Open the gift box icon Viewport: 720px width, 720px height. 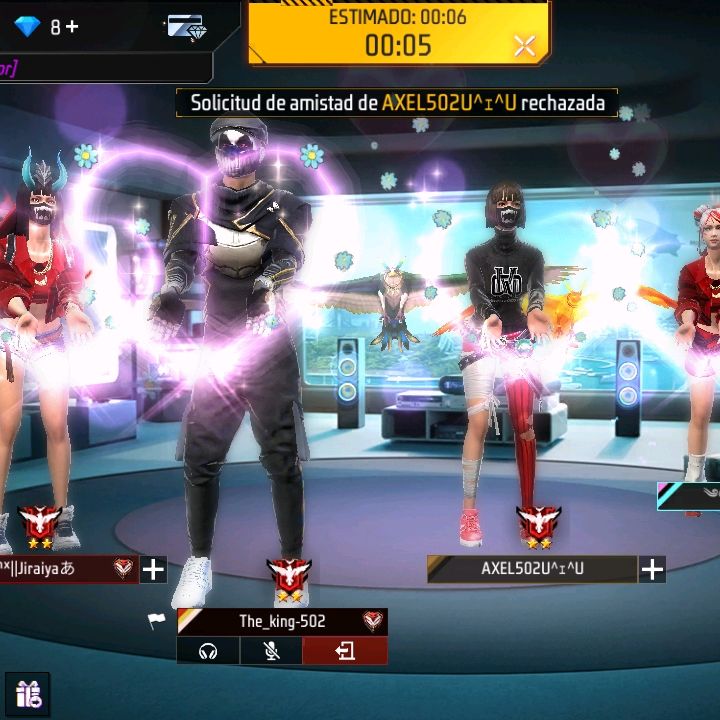click(x=27, y=696)
